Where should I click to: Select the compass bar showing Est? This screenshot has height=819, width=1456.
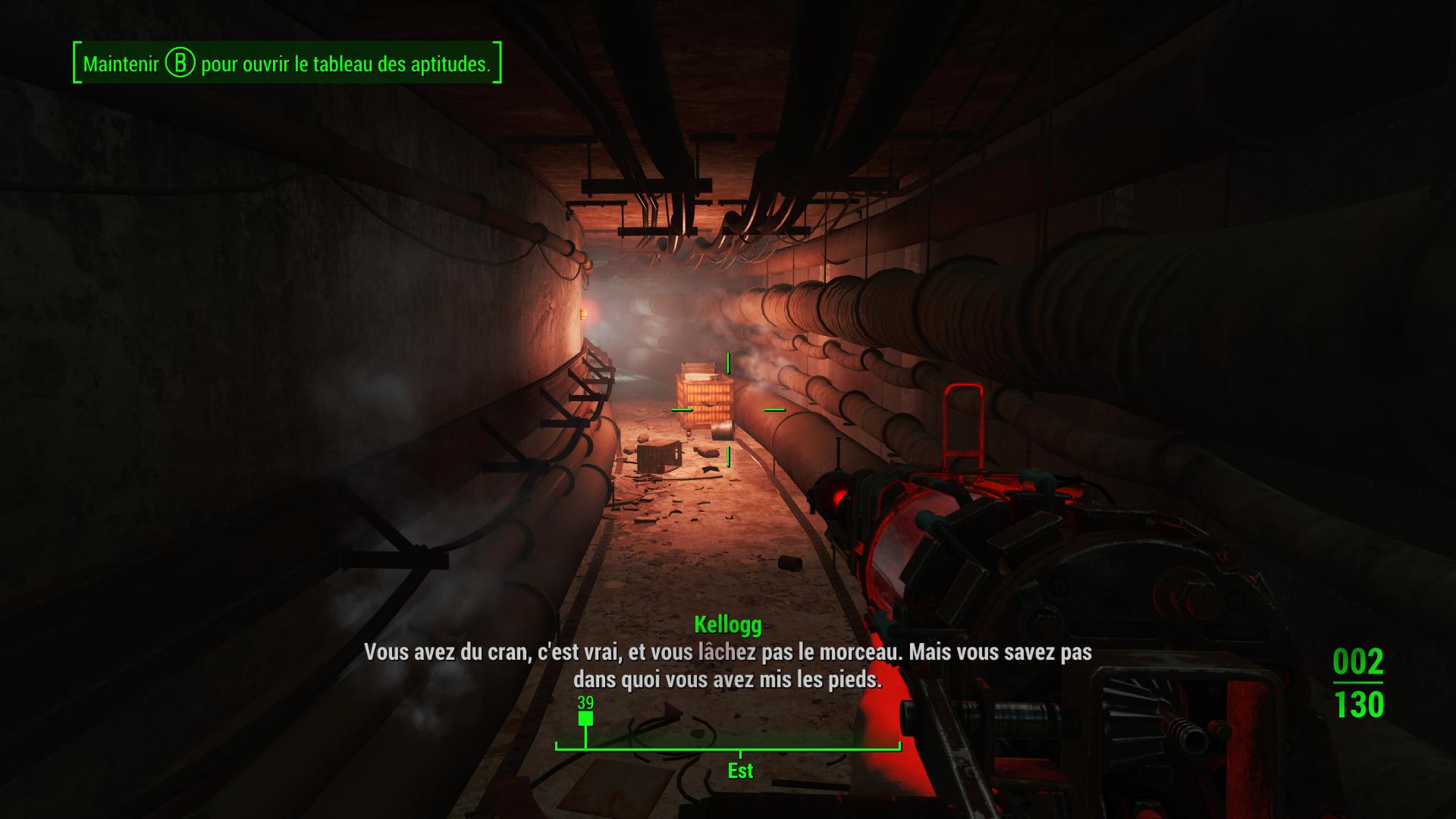(728, 748)
